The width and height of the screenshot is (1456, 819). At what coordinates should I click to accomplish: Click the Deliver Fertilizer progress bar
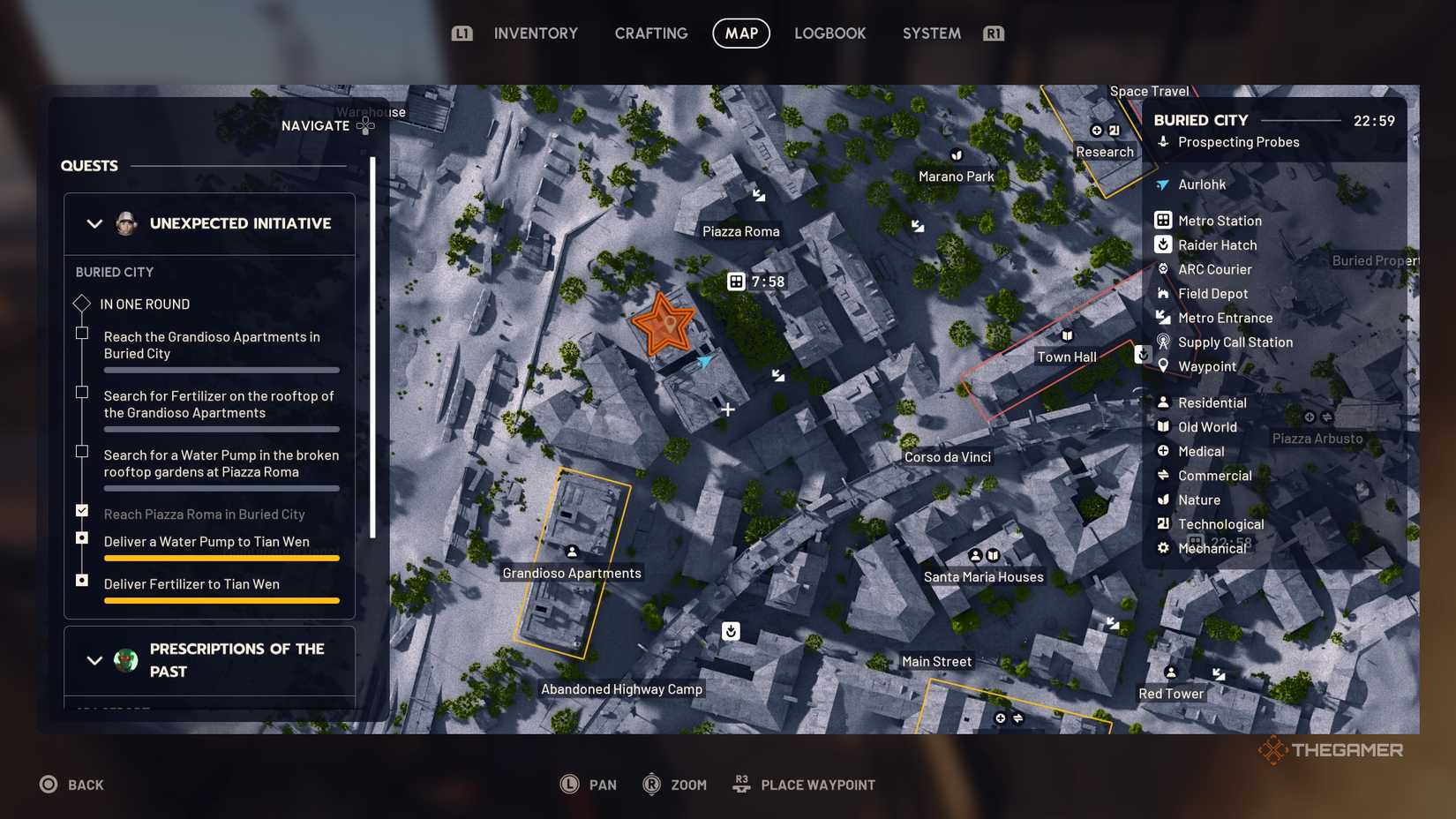tap(221, 599)
